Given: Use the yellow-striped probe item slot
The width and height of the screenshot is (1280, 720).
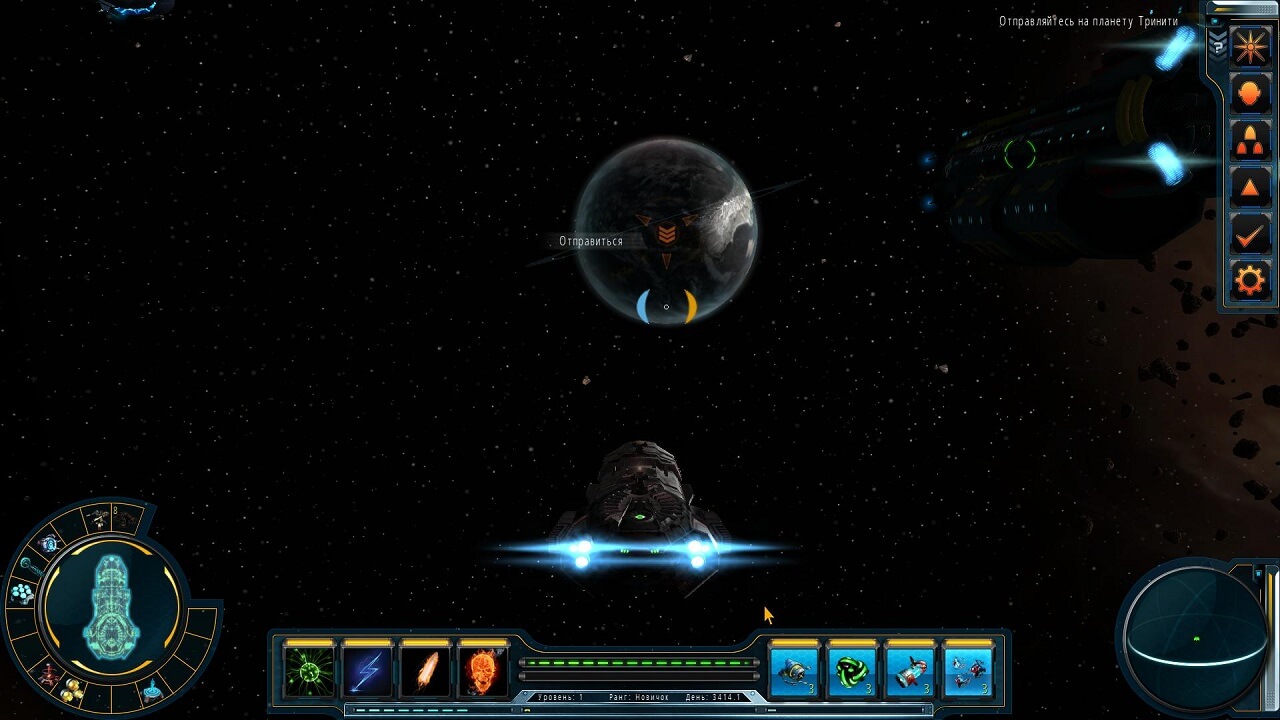Looking at the screenshot, I should point(795,670).
